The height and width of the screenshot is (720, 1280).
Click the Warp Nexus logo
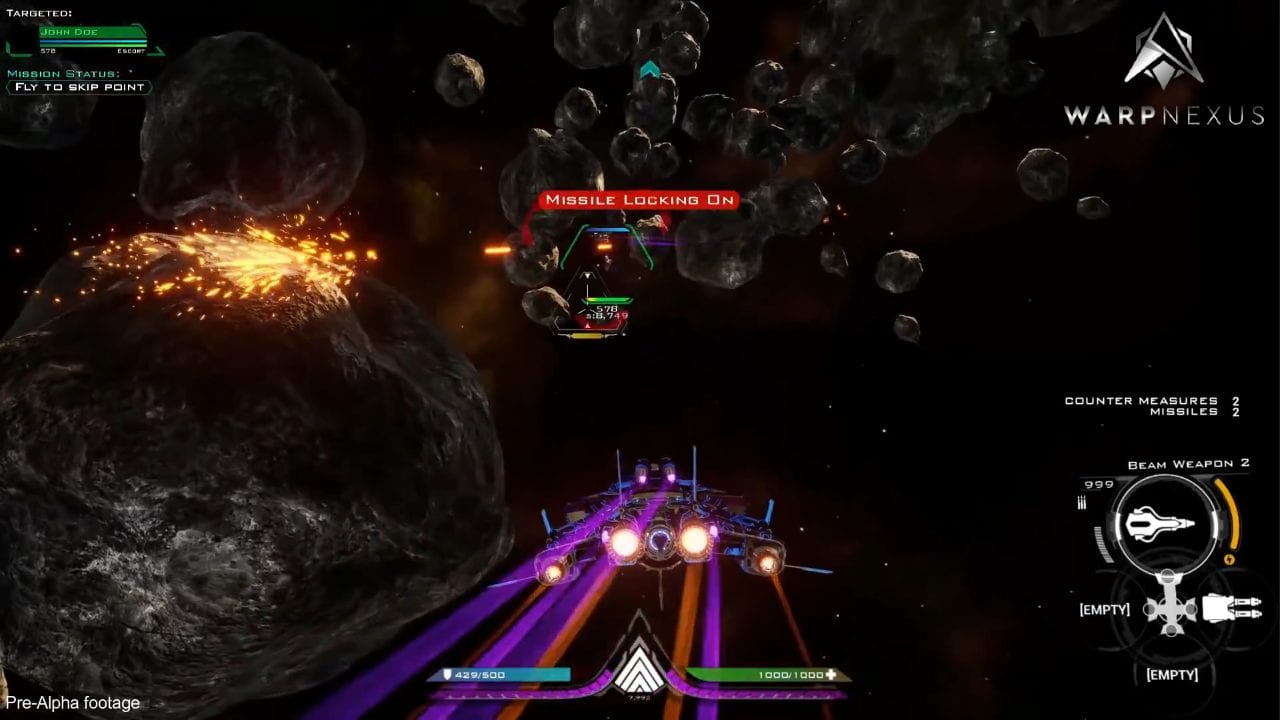[x=1163, y=70]
